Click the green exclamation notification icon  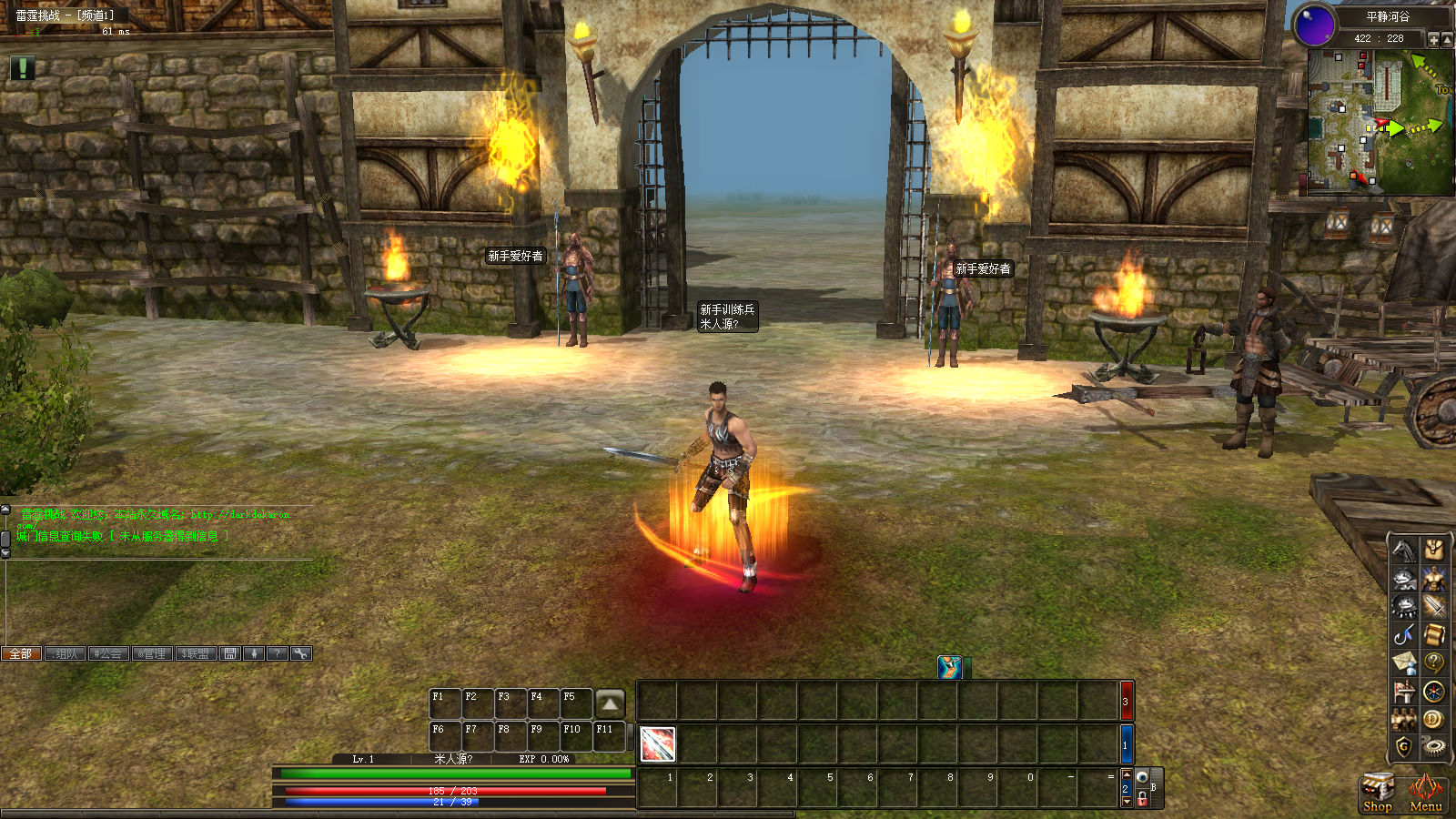tap(22, 67)
